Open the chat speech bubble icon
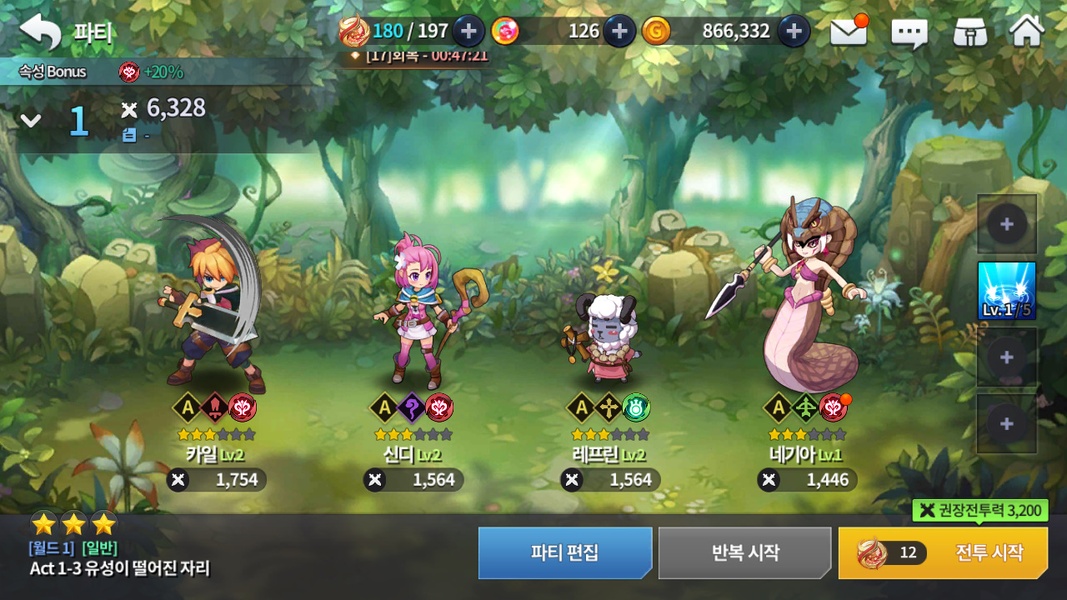 [908, 33]
